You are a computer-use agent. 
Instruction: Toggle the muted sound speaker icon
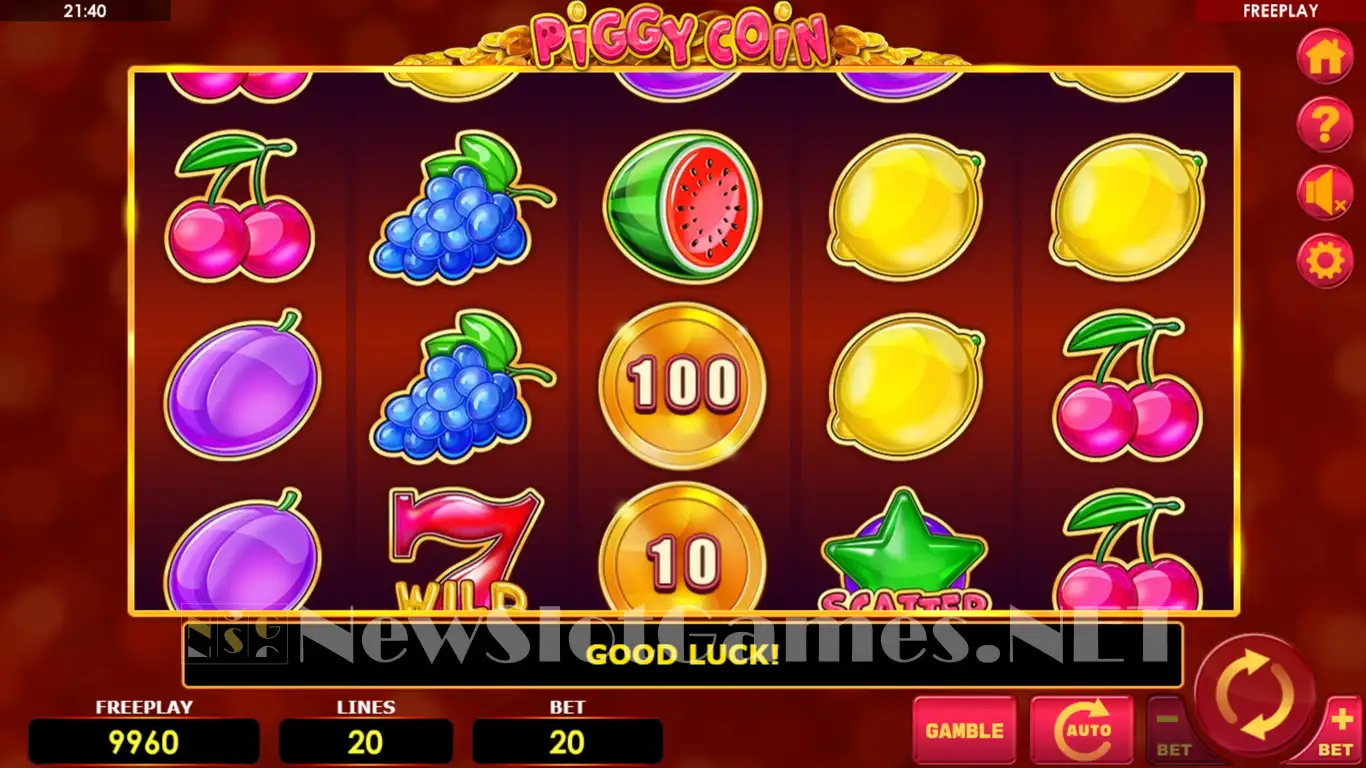coord(1325,193)
